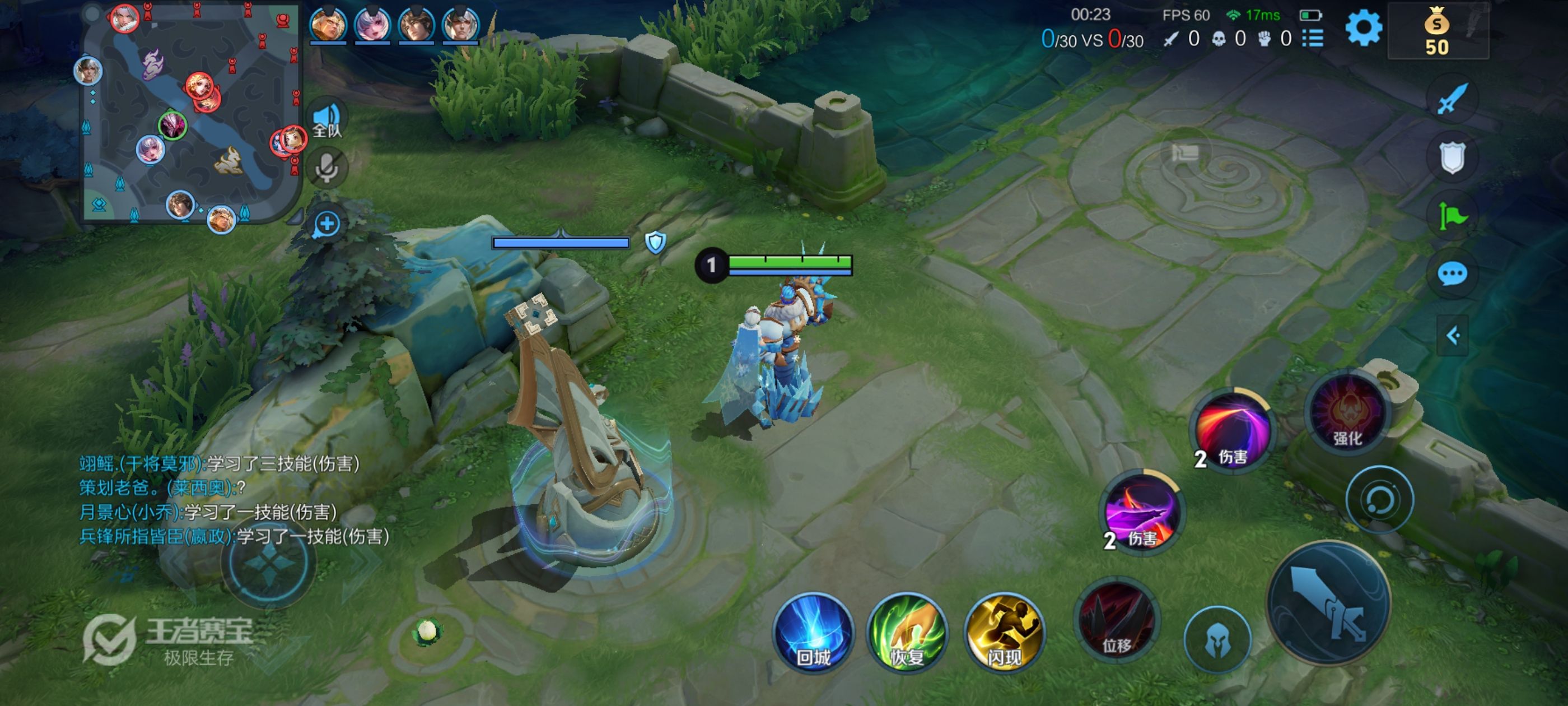Screen dimensions: 1568x706
Task: Click the helmet target-hero button
Action: [x=1217, y=639]
